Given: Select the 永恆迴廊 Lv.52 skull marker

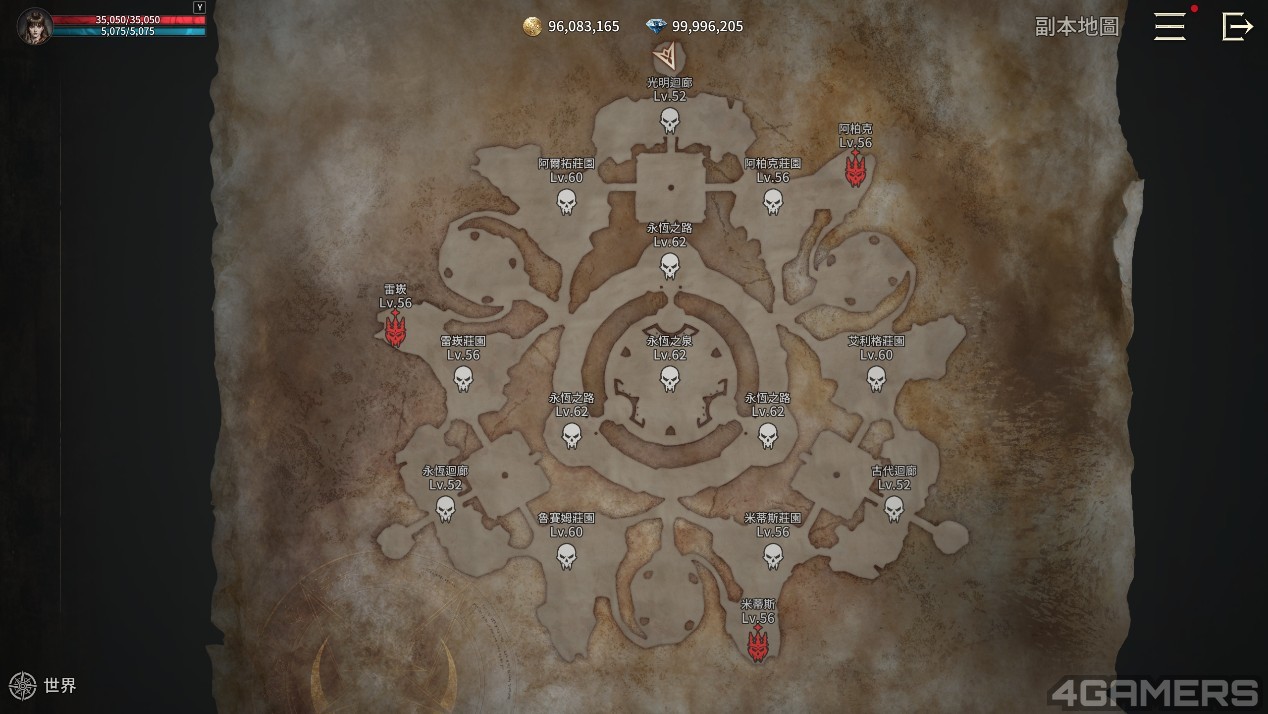Looking at the screenshot, I should point(445,510).
